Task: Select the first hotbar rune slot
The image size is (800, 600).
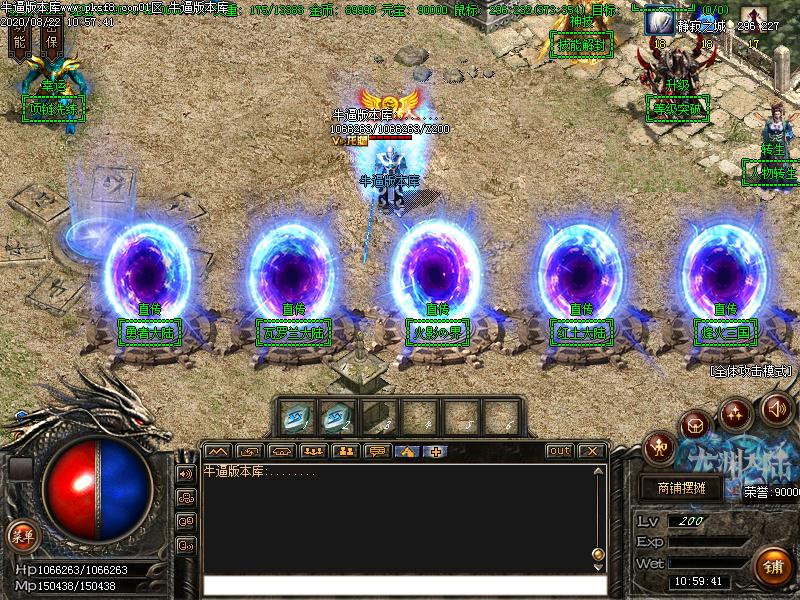Action: click(297, 414)
